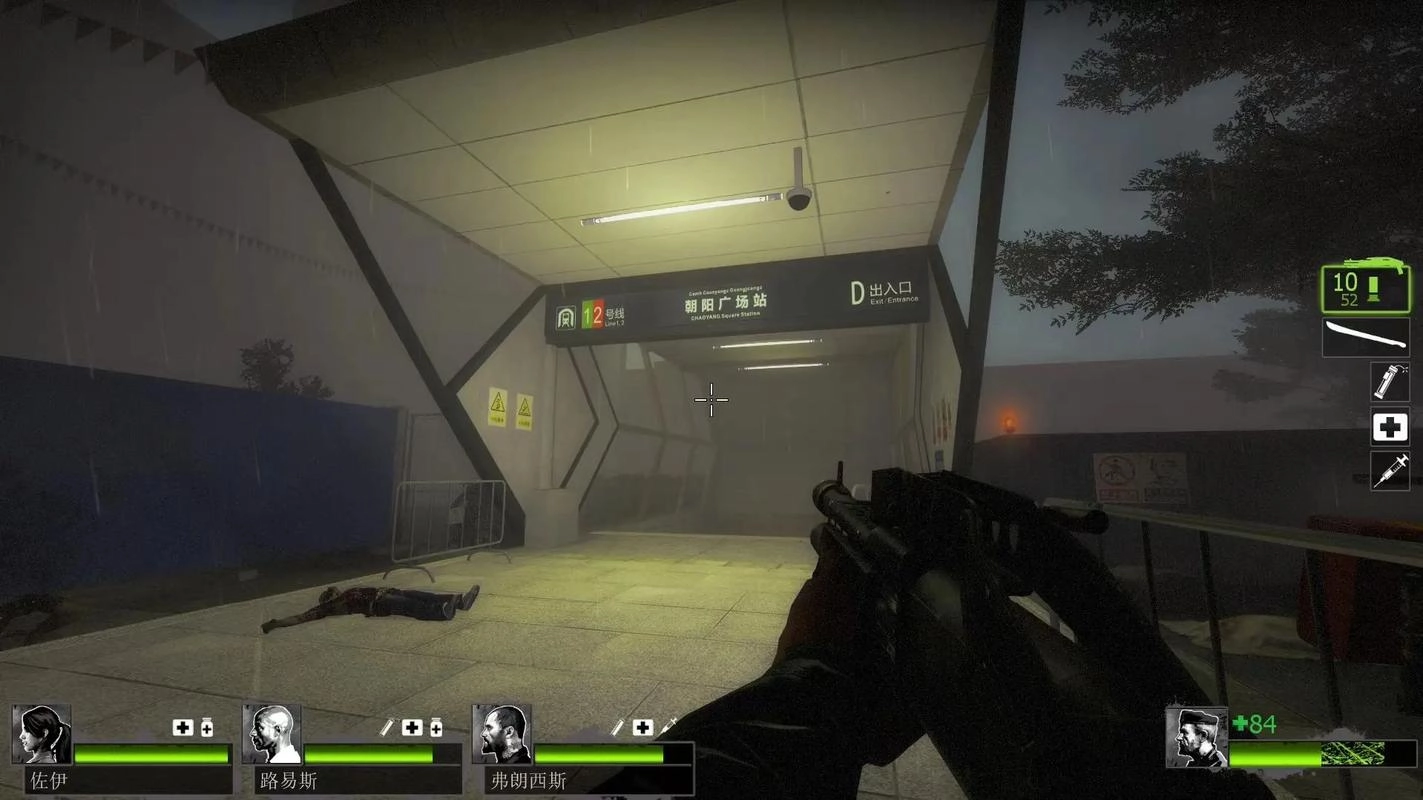Switch to the machete melee slot

(1365, 338)
